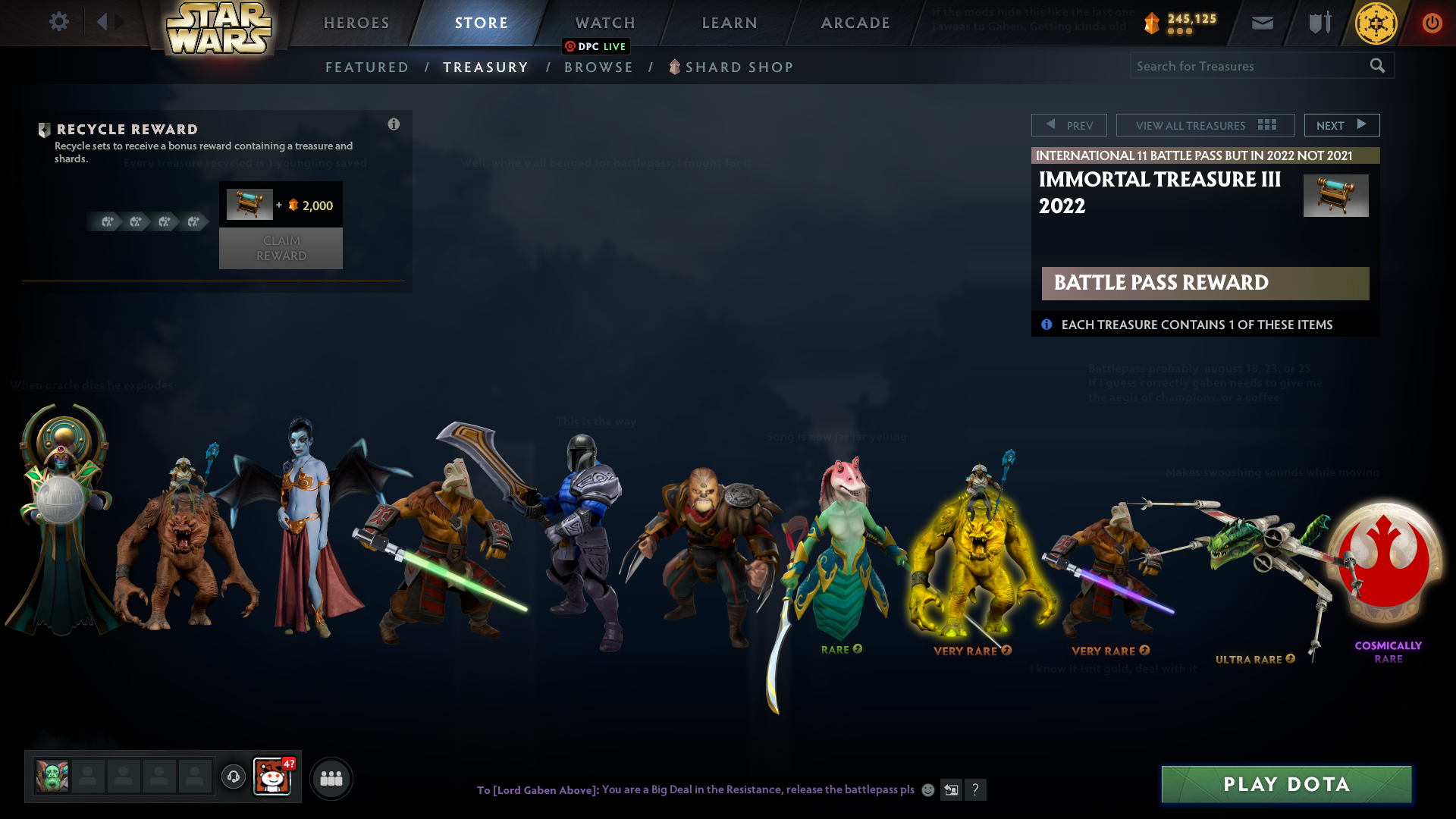Open the Arcade menu item
The width and height of the screenshot is (1456, 819).
click(856, 23)
